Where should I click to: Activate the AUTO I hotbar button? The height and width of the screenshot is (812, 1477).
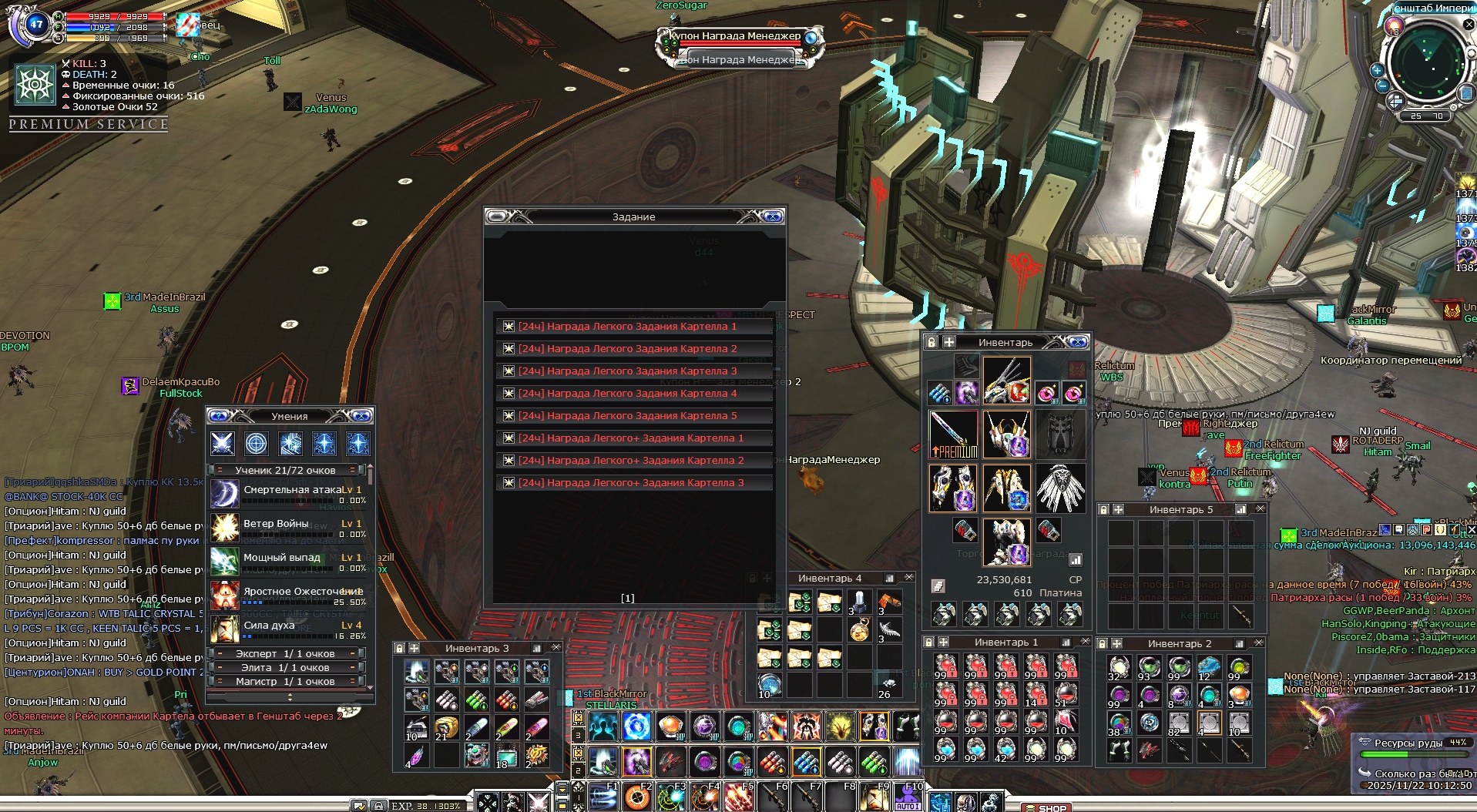click(x=908, y=800)
